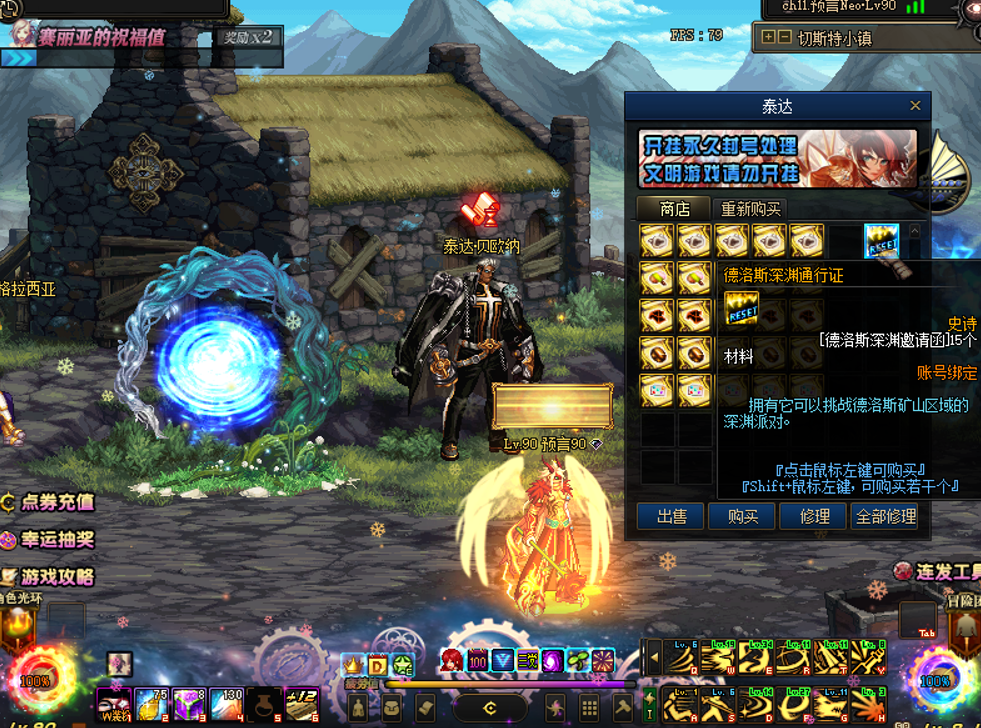Screen dimensions: 981x728
Task: Use the potion in quick slot 4
Action: point(227,703)
